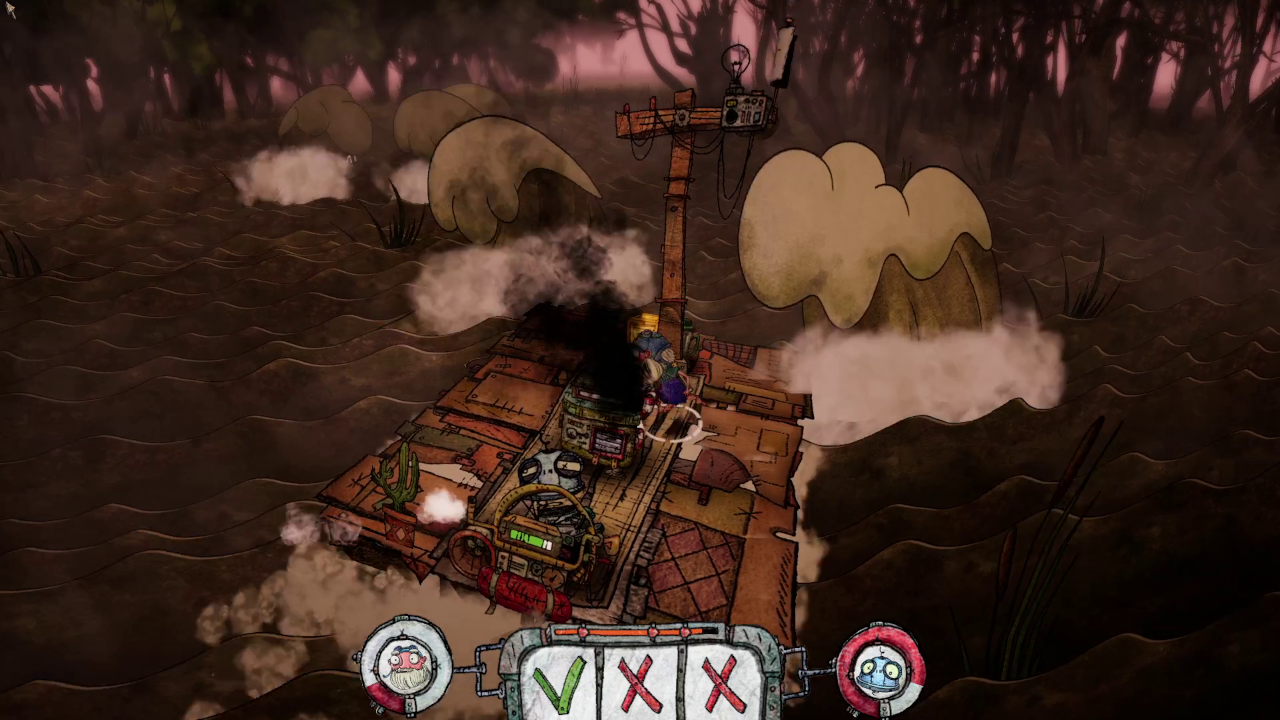Click the radio control box on the mast

pos(744,110)
